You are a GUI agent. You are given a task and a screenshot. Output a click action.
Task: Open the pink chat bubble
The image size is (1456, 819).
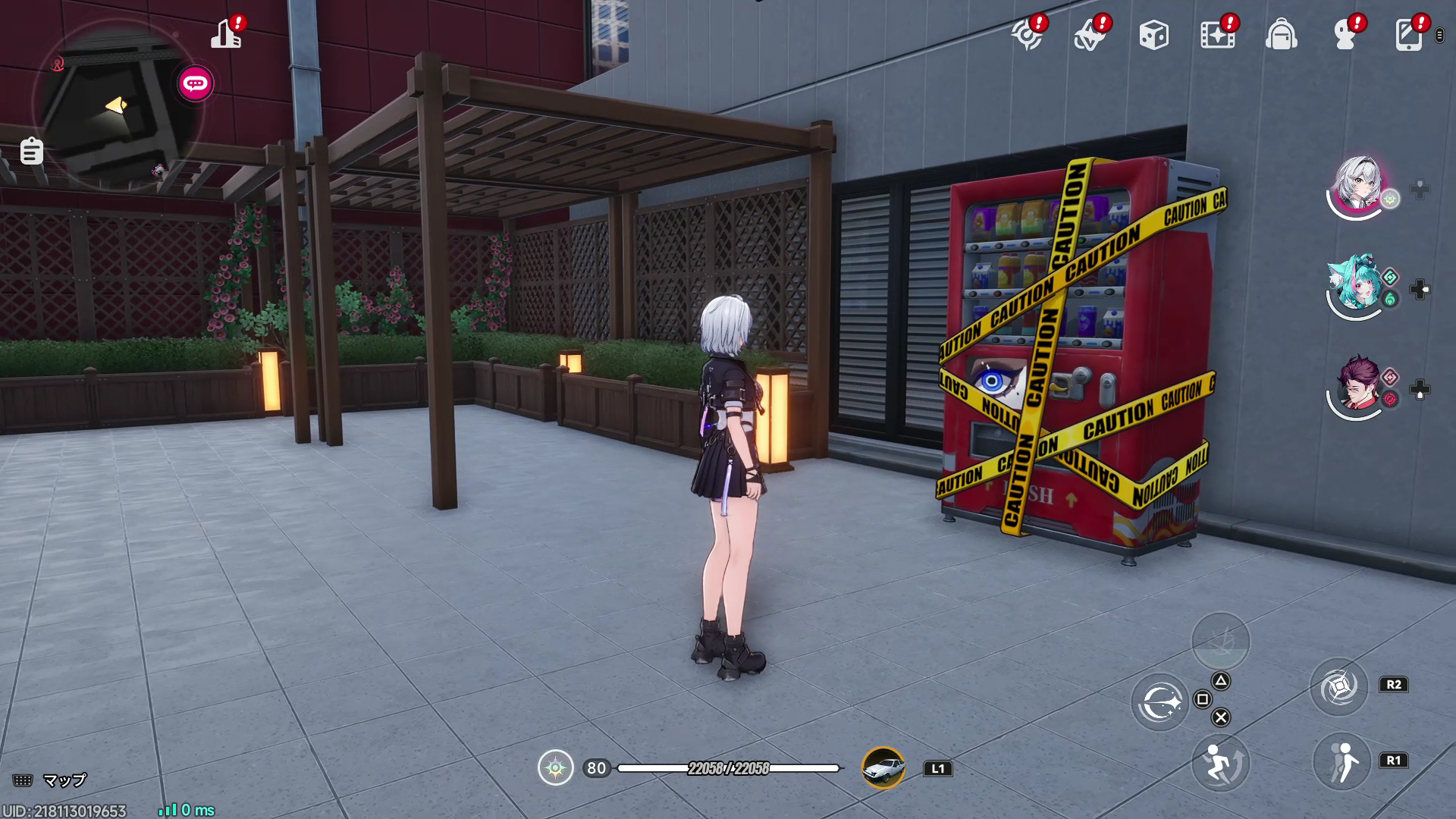point(195,83)
